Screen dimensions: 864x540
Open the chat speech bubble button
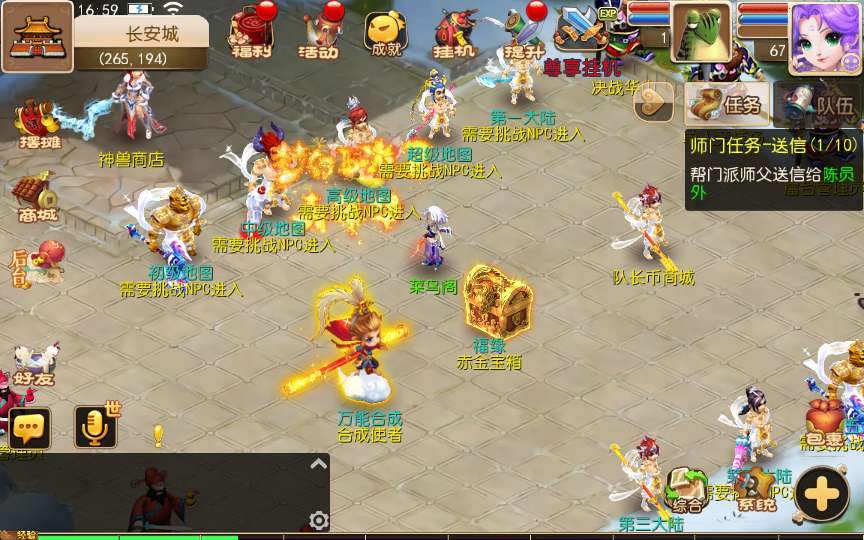coord(30,428)
